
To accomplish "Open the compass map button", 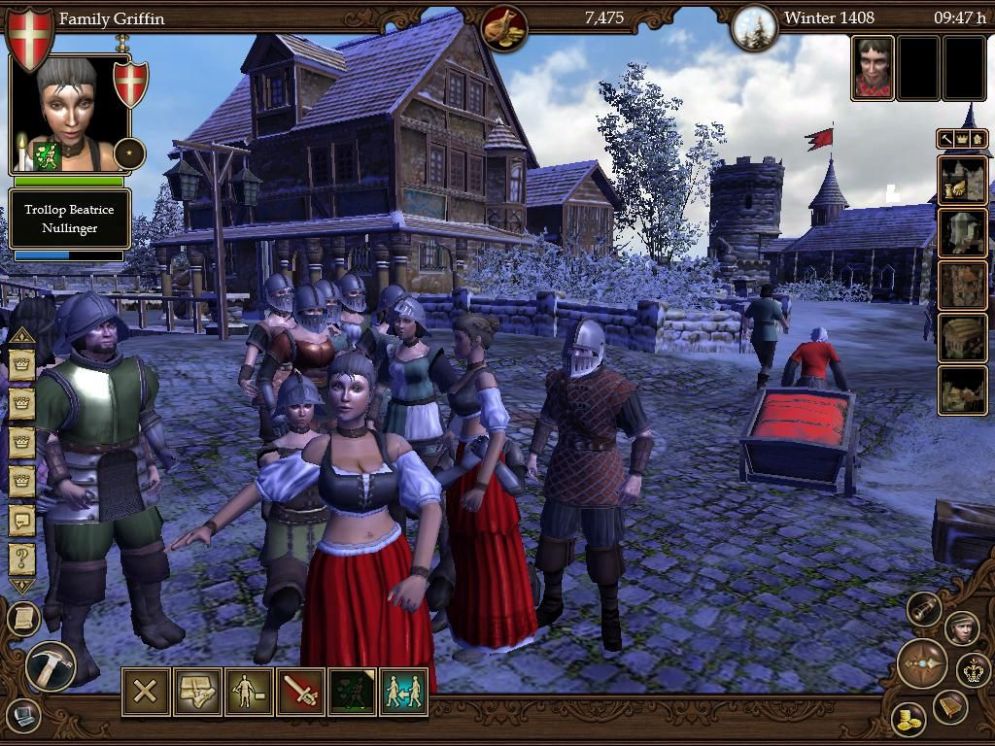I will click(x=922, y=664).
